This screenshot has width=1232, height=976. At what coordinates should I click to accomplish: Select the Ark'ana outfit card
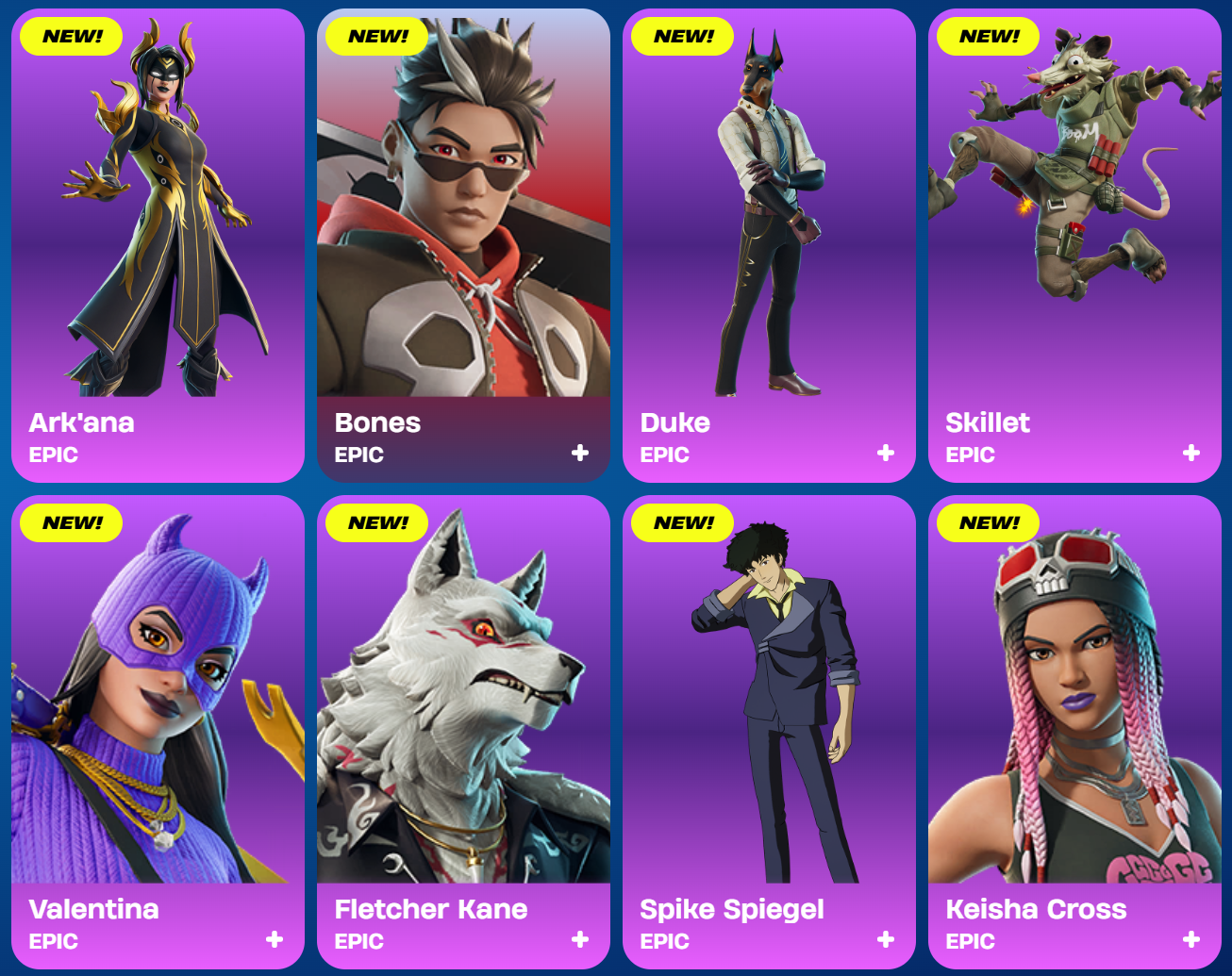click(158, 245)
